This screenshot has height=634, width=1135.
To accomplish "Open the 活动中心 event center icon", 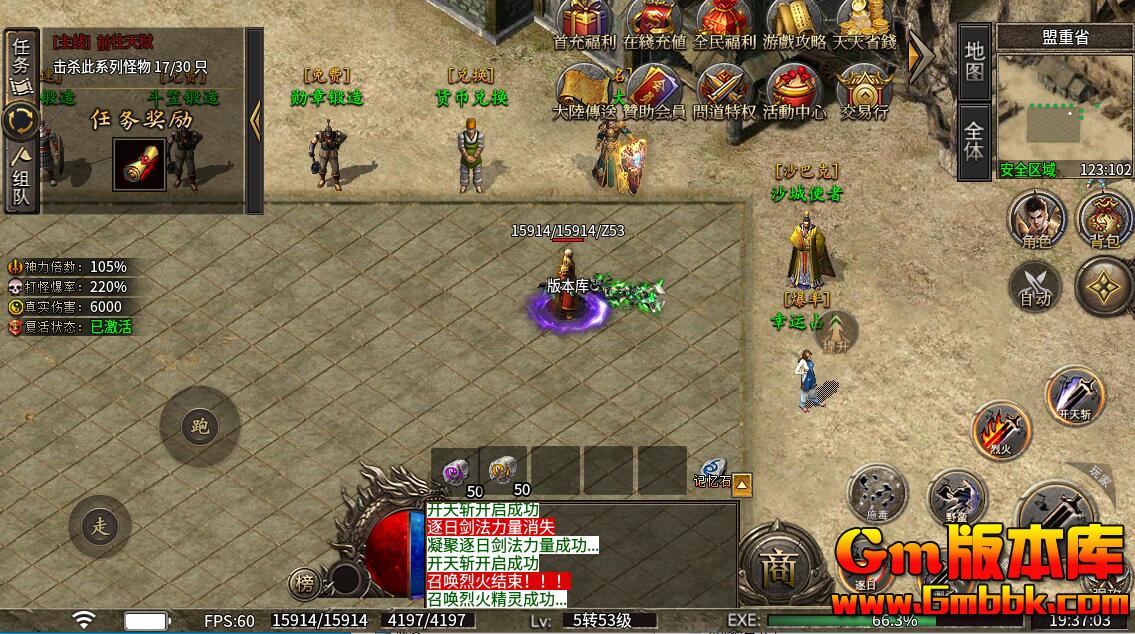I will 794,88.
